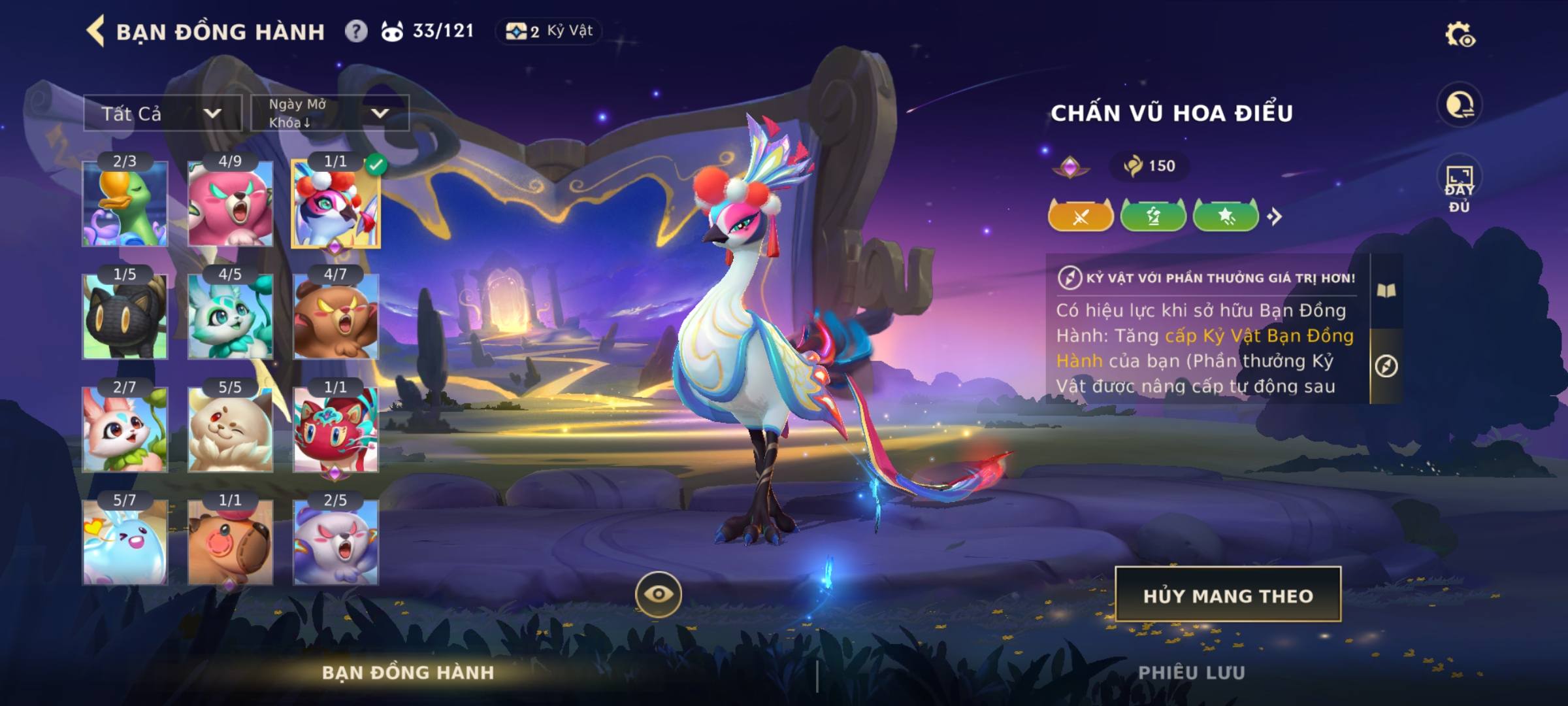
Task: Select the green duck companion thumbnail
Action: [125, 204]
